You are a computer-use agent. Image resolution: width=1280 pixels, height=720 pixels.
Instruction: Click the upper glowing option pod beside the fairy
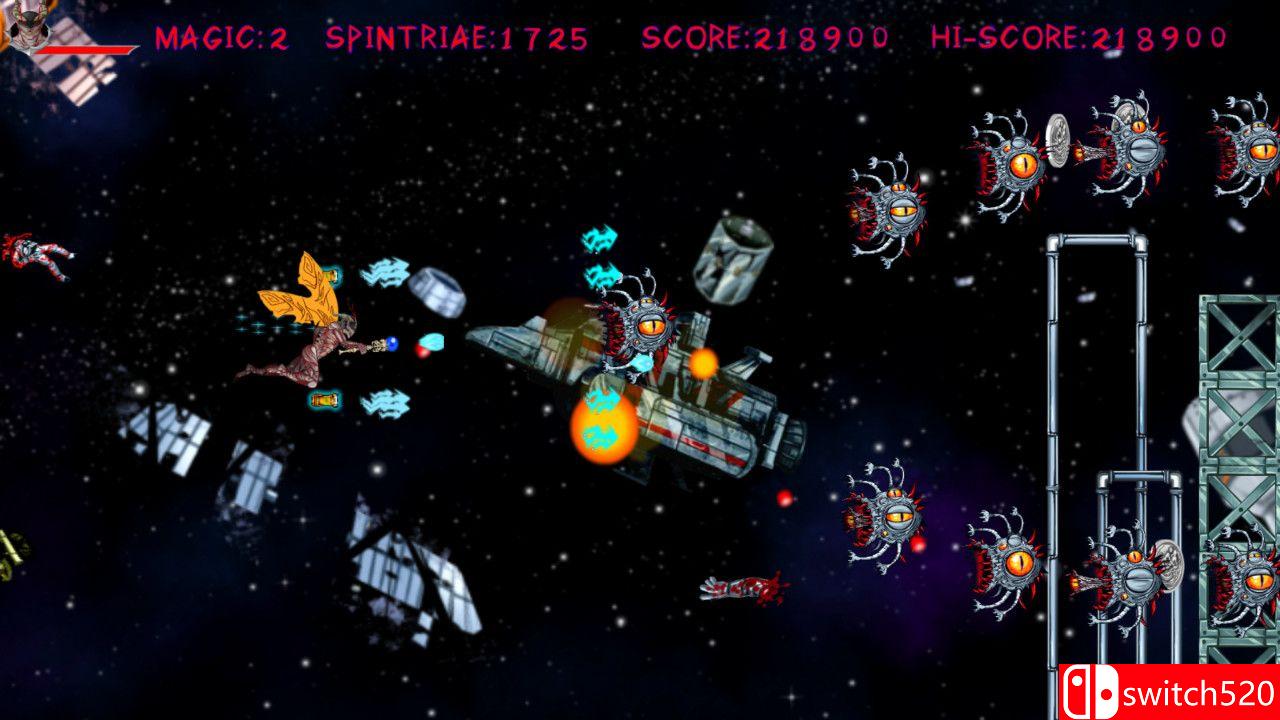(330, 275)
